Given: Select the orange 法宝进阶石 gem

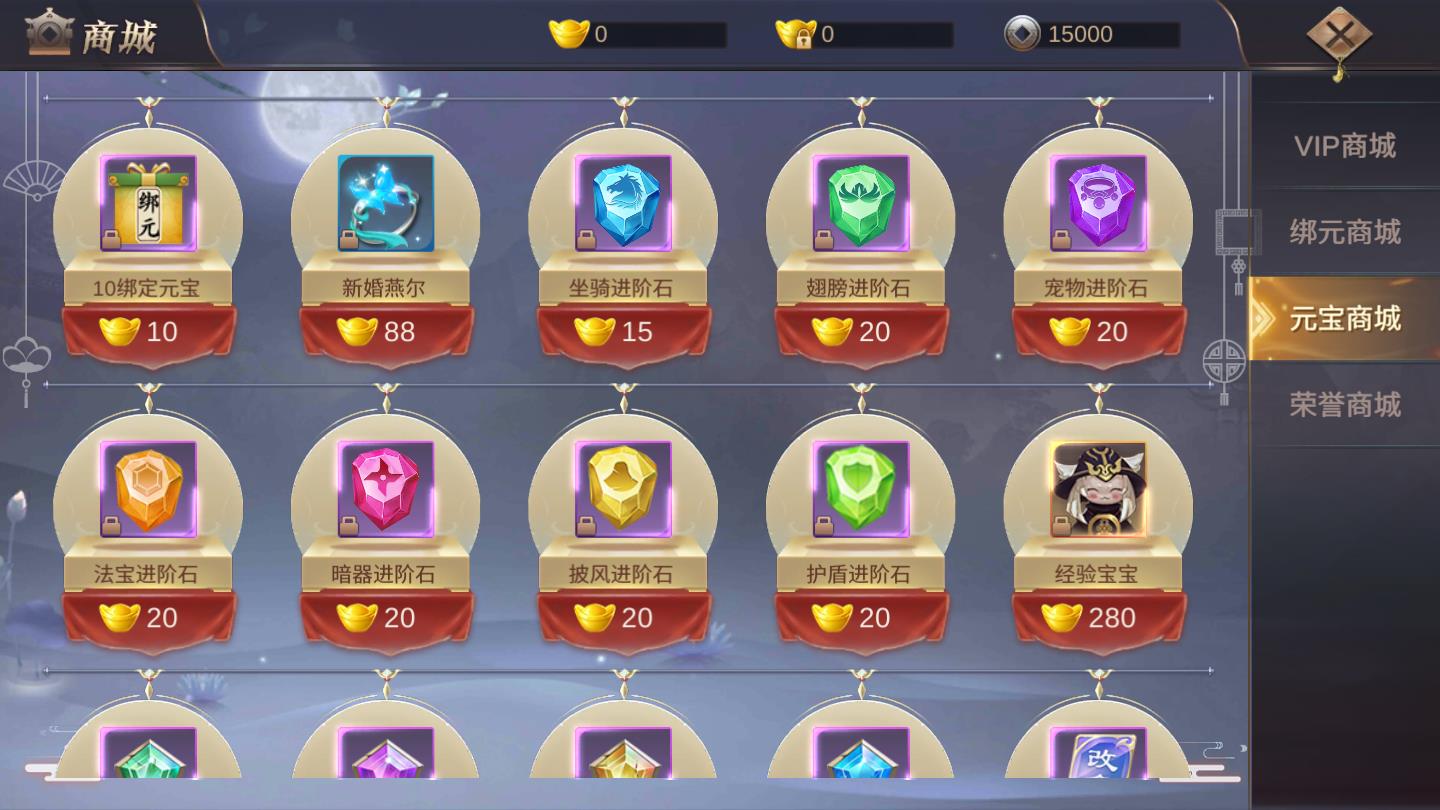Looking at the screenshot, I should pos(148,489).
